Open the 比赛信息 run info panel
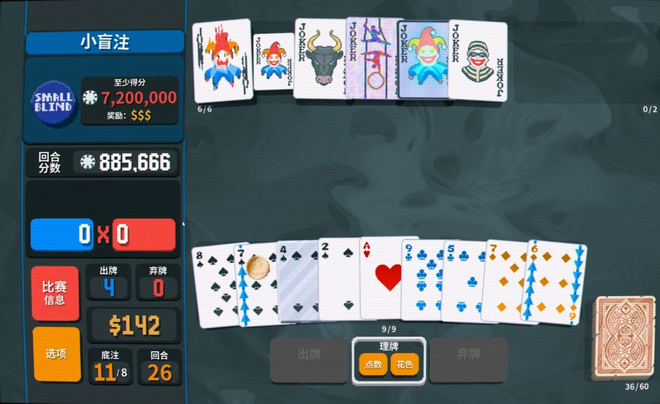The height and width of the screenshot is (404, 660). tap(54, 293)
